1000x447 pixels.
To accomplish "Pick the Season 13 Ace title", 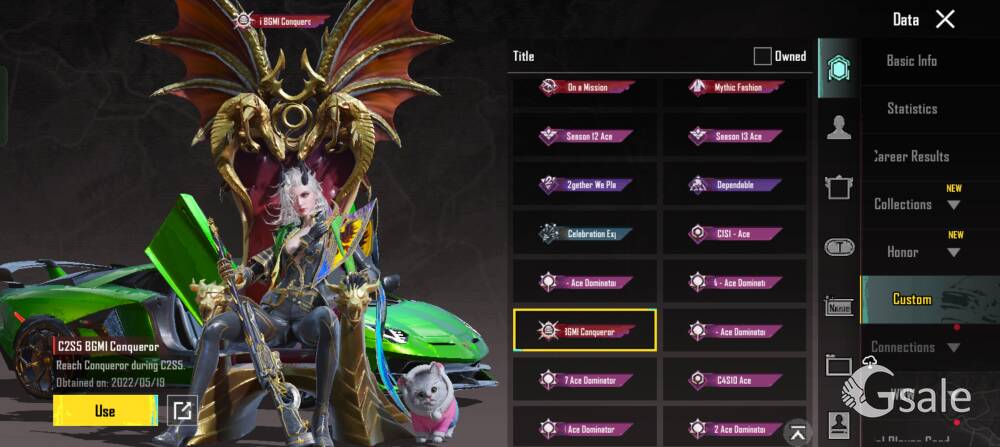I will pos(733,136).
